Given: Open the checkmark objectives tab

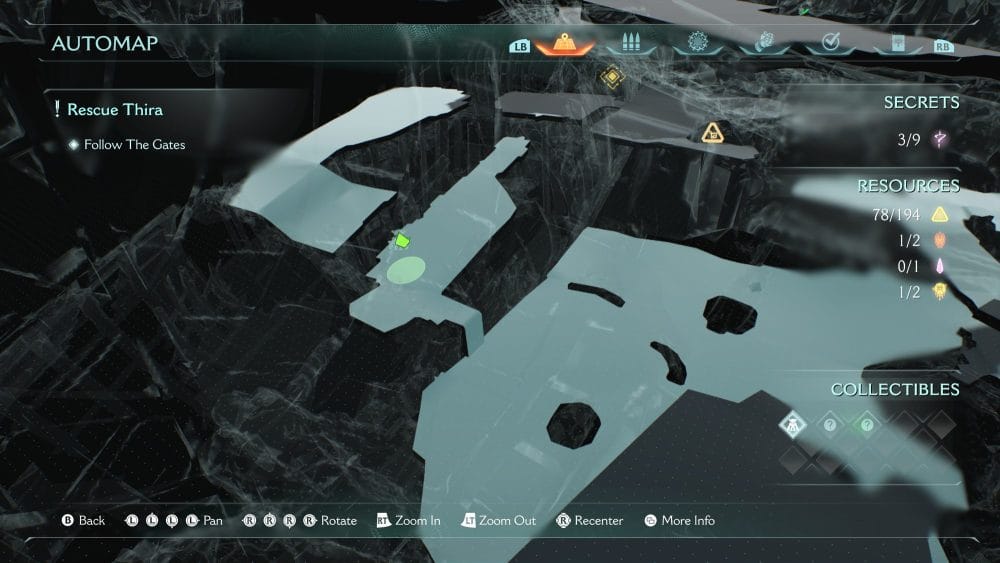Looking at the screenshot, I should [x=829, y=43].
